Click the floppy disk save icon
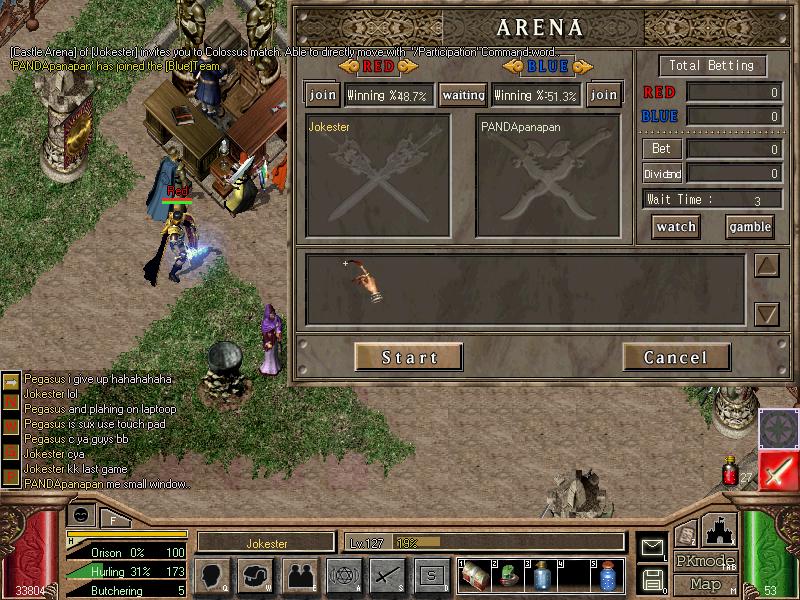This screenshot has width=800, height=600. click(654, 579)
